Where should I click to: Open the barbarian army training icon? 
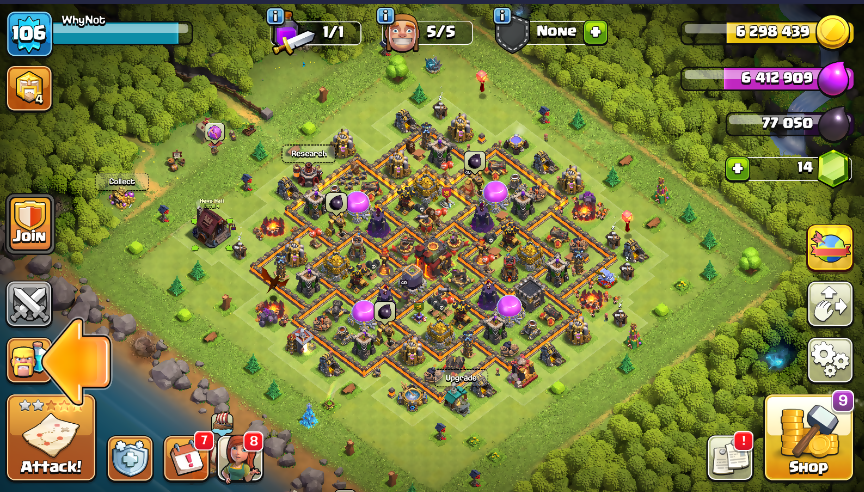point(22,360)
